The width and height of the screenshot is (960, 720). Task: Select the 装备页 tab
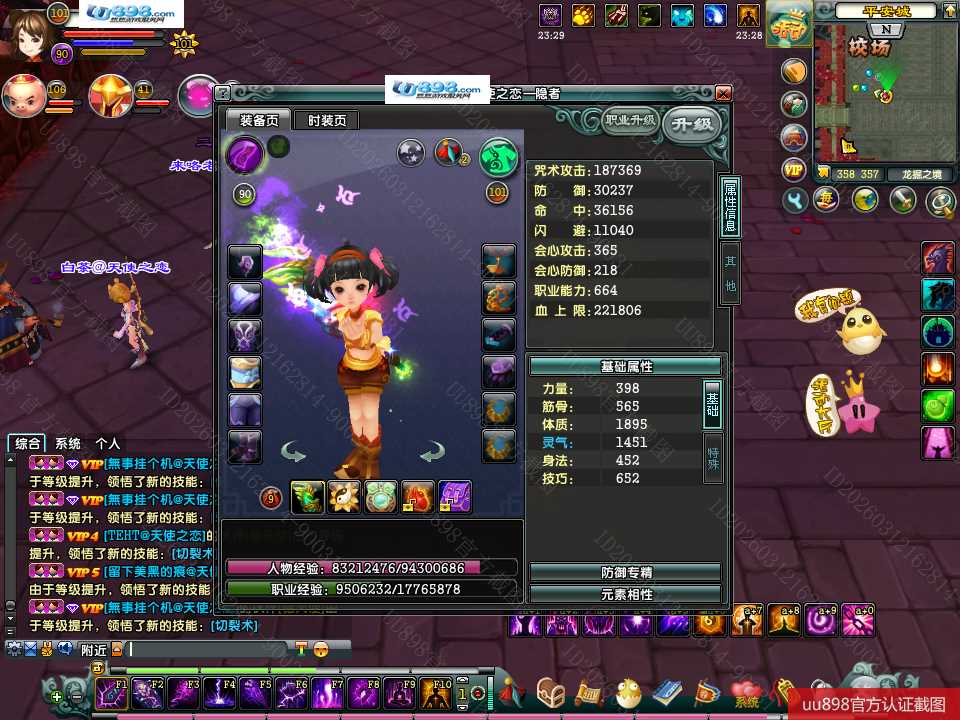point(258,120)
